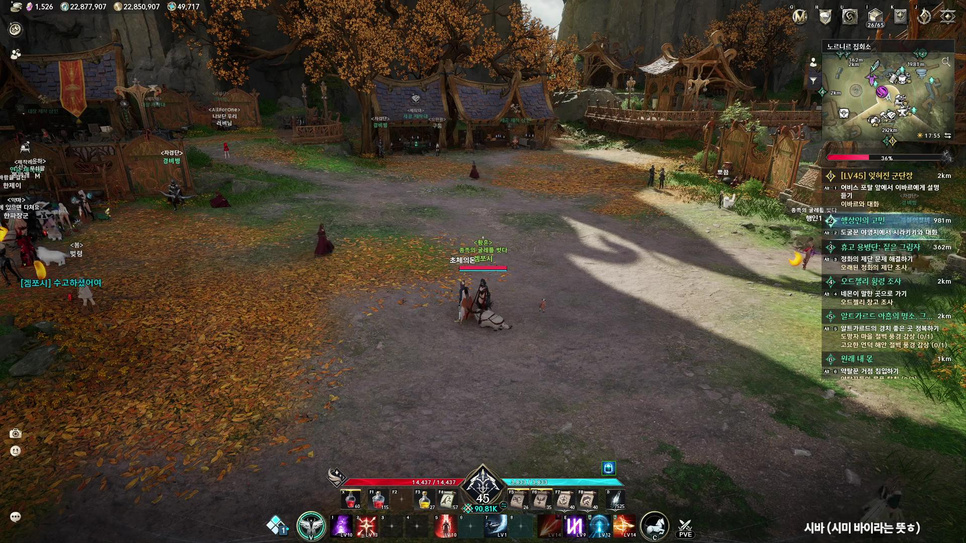The width and height of the screenshot is (966, 543).
Task: Click the camera screenshot icon
Action: (15, 433)
